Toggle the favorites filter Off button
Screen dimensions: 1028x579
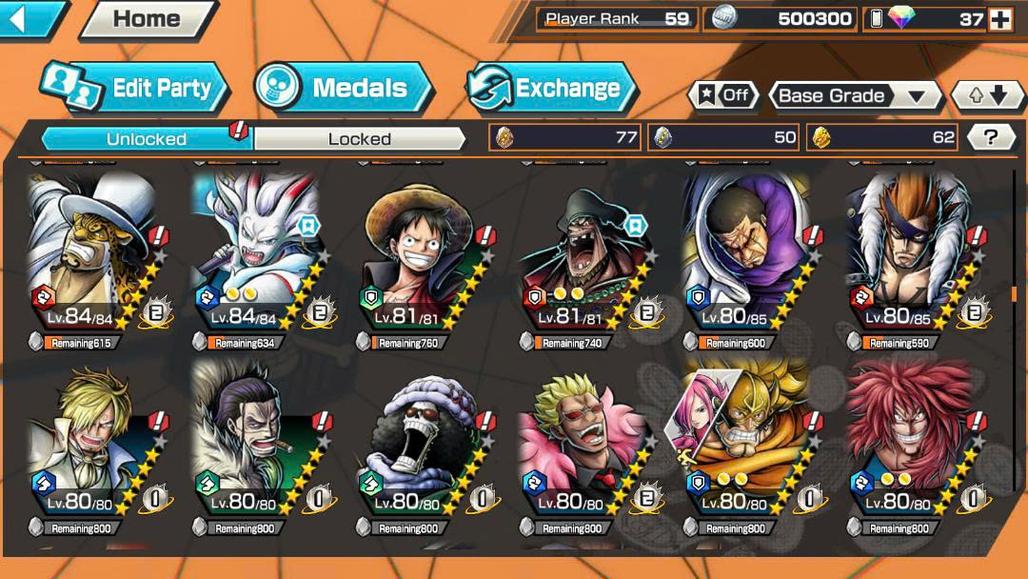723,96
